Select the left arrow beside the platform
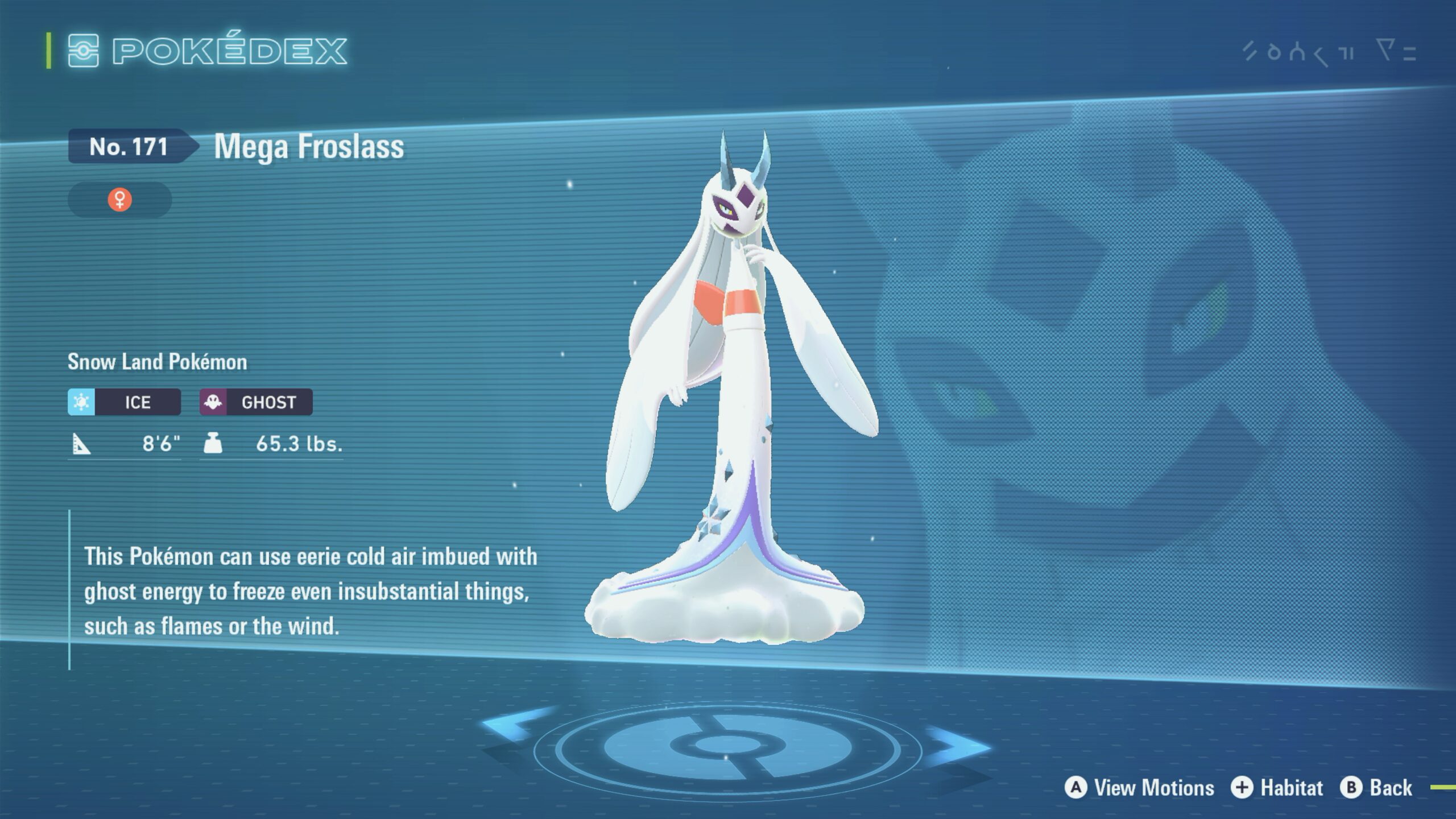This screenshot has width=1456, height=819. tap(515, 725)
